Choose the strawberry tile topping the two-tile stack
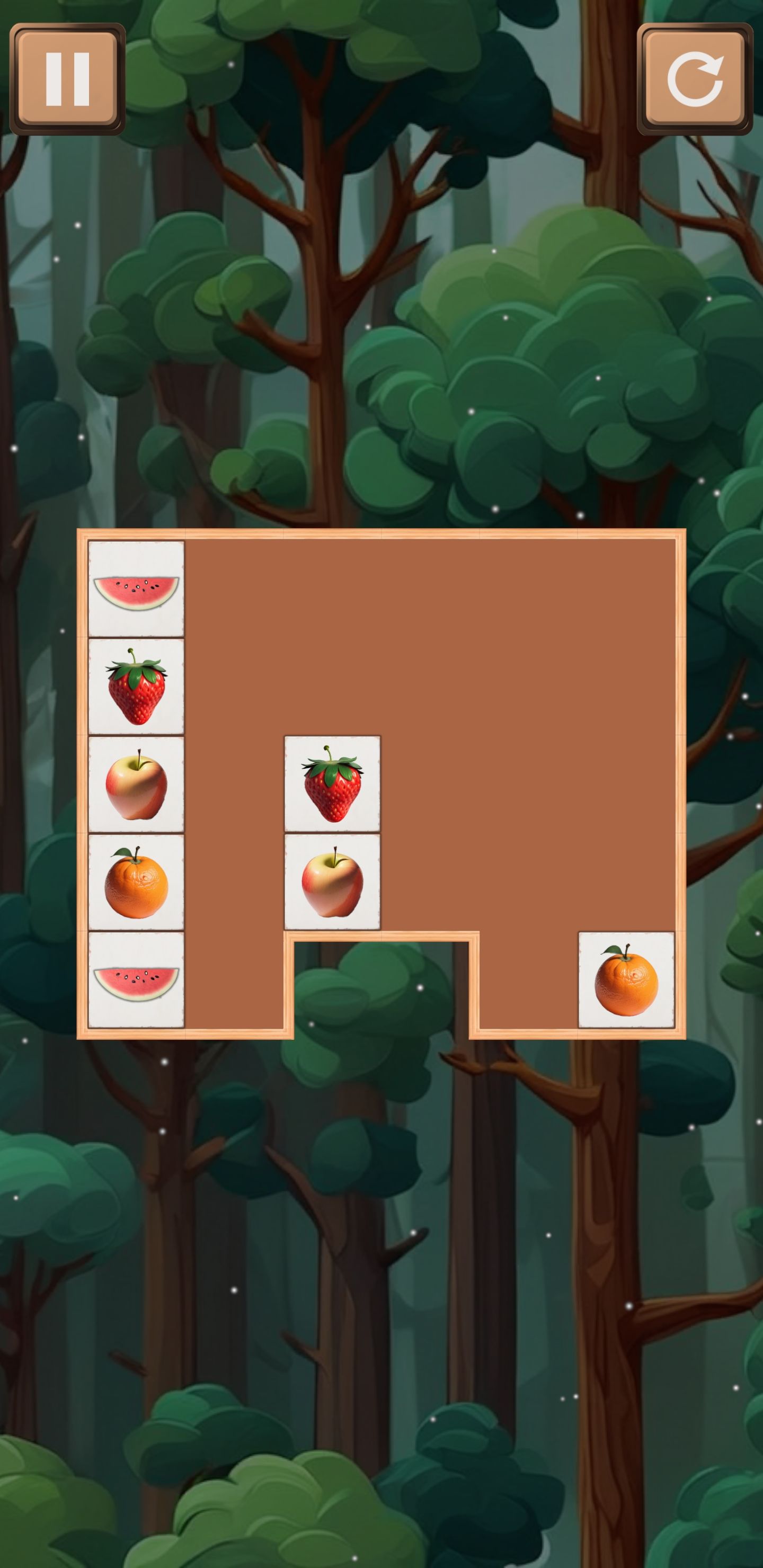 332,784
